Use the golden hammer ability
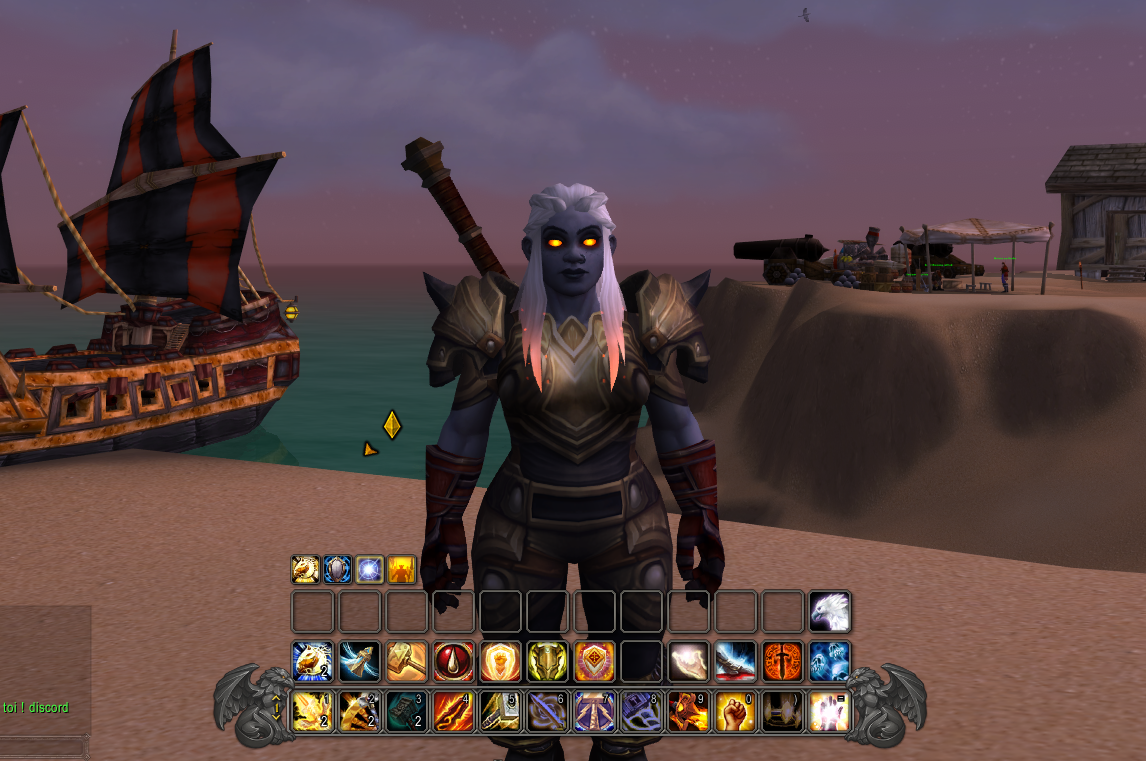The width and height of the screenshot is (1146, 761). [406, 661]
